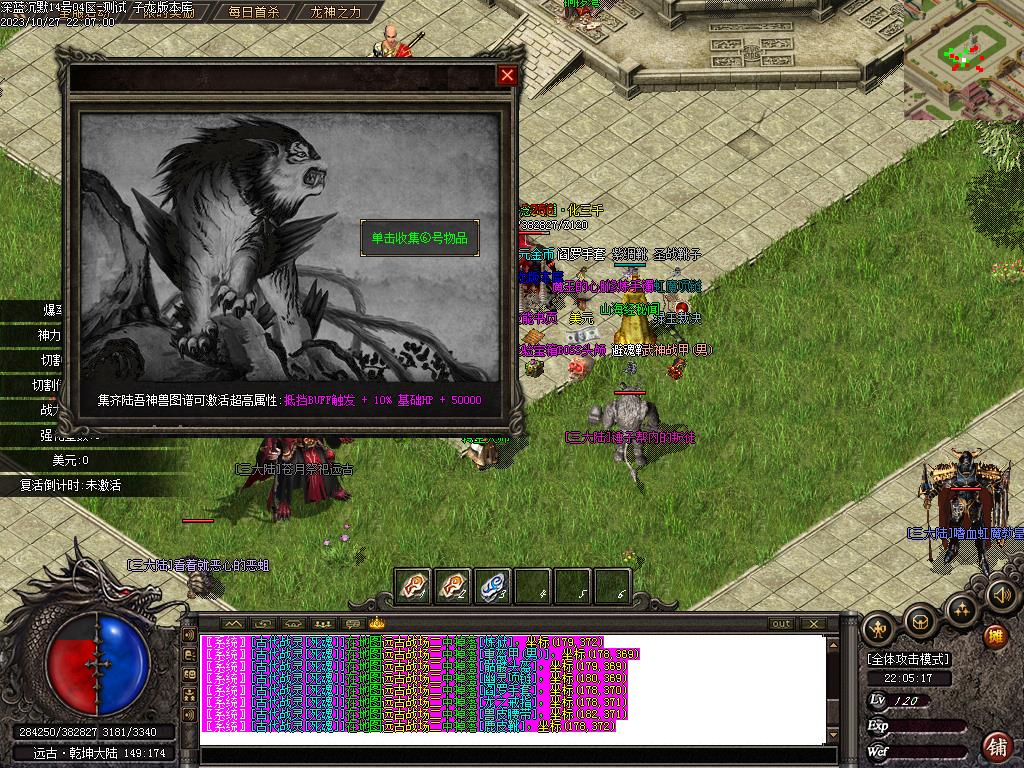Screen dimensions: 1024x768
Task: Use the blue scroll in hotbar slot 3
Action: [x=493, y=586]
